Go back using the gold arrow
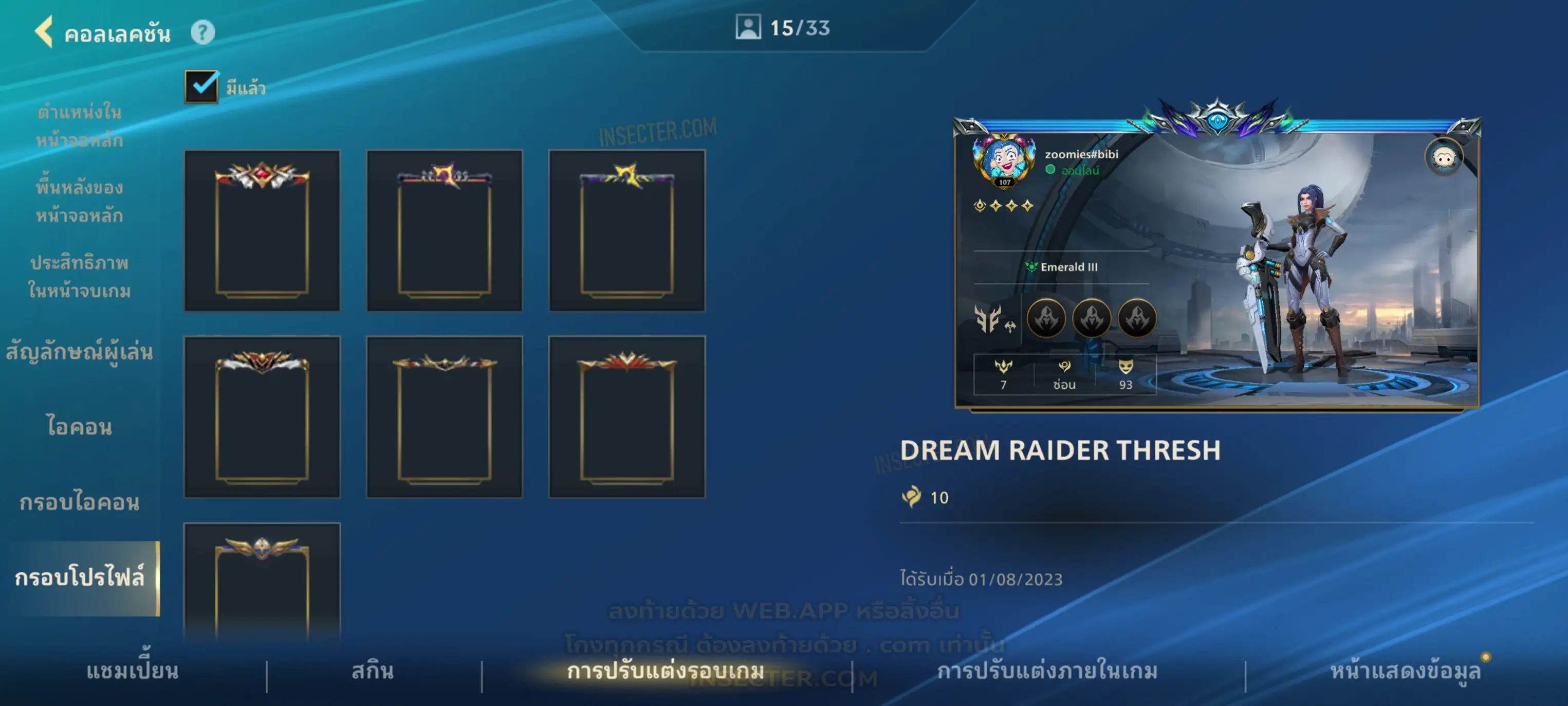The width and height of the screenshot is (1568, 706). [44, 32]
